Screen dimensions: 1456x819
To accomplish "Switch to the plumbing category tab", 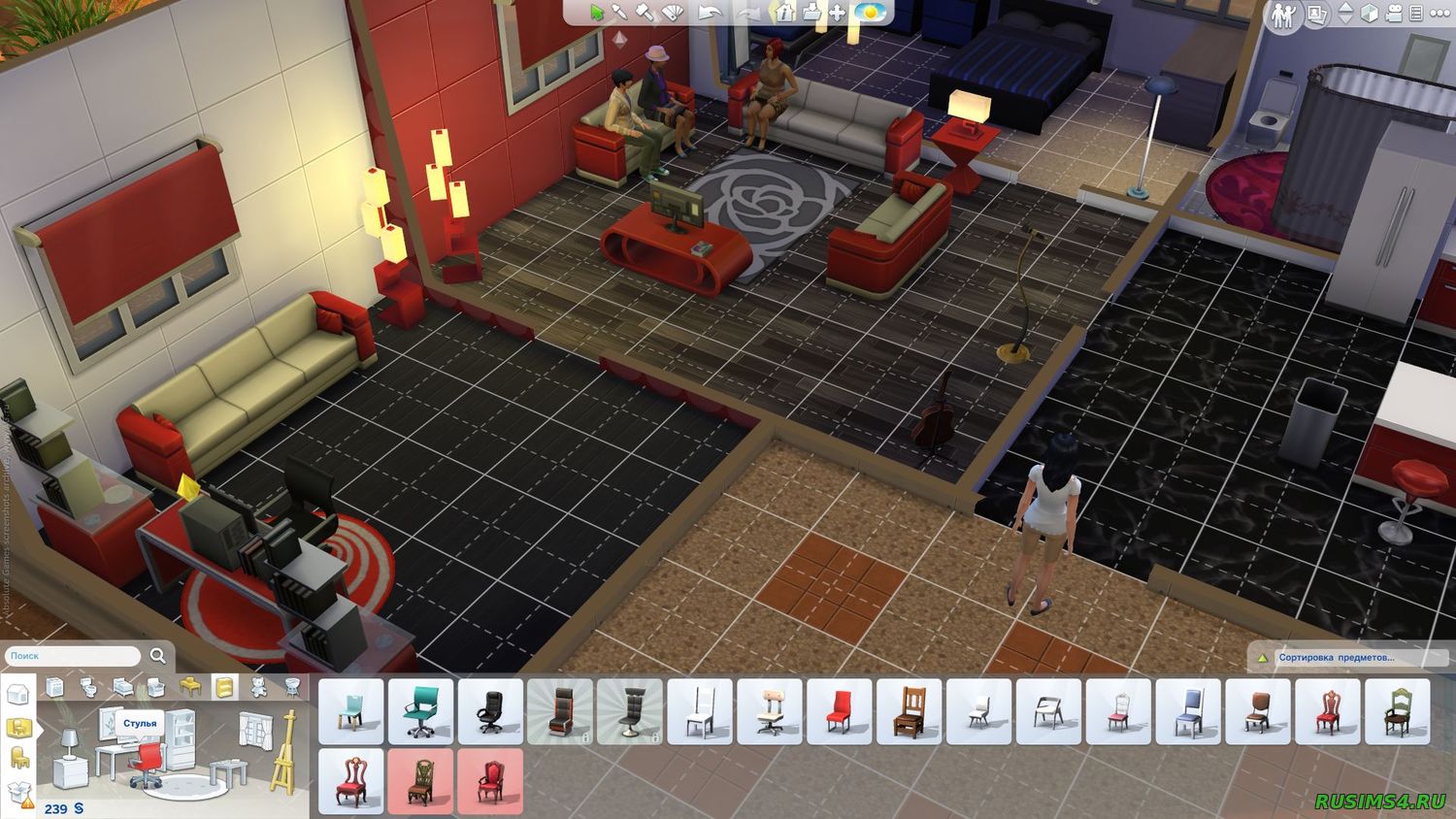I will [88, 686].
